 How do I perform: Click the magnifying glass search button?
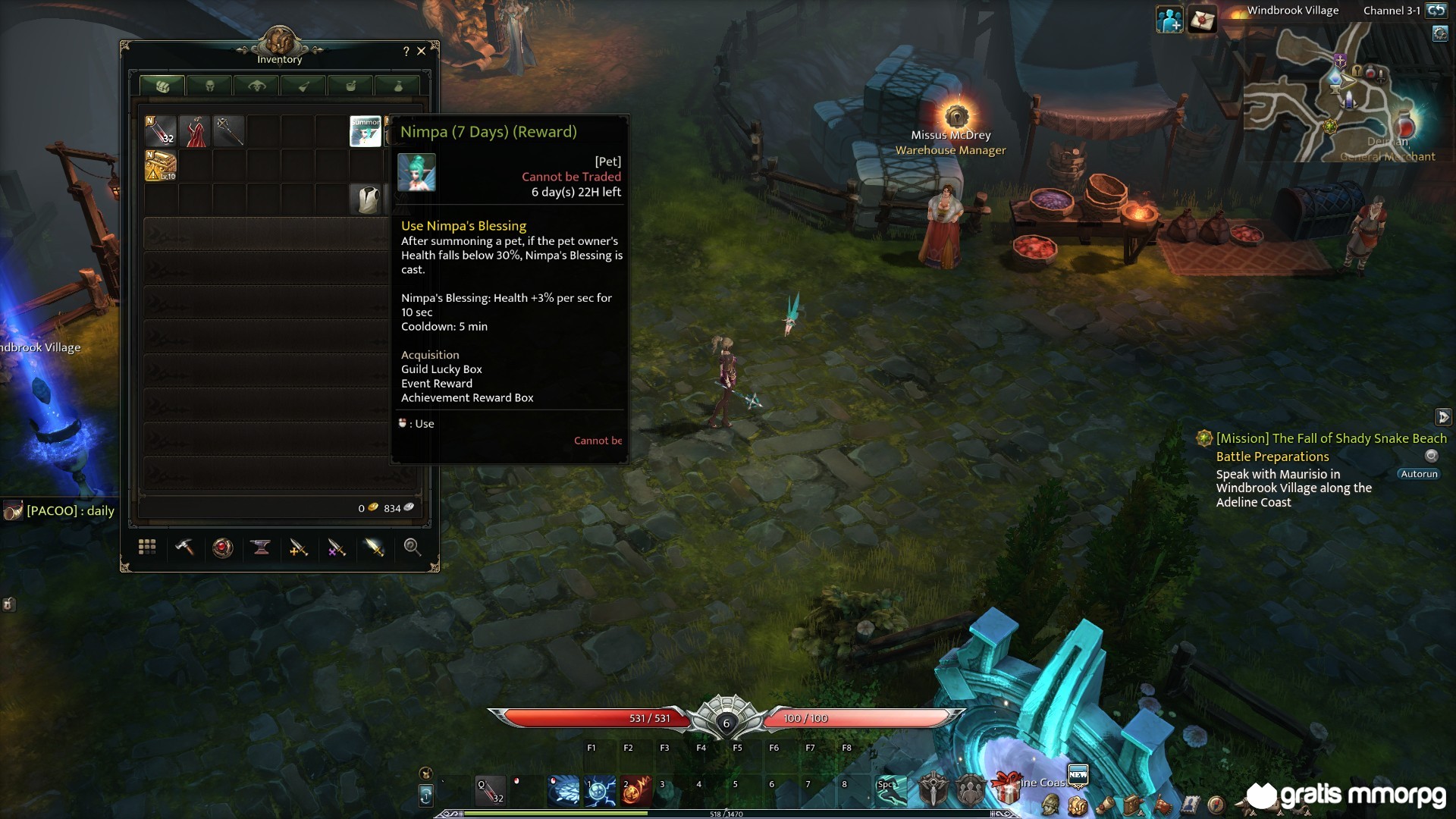[412, 548]
